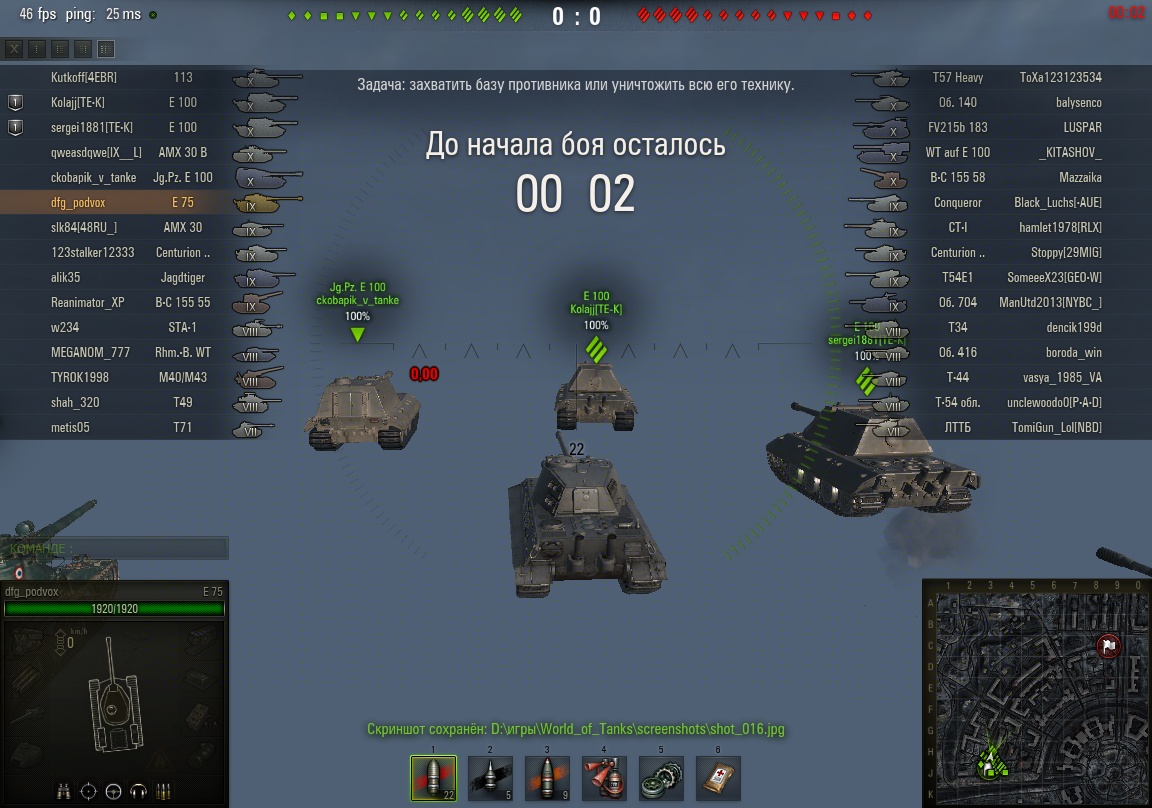Activate the repair kit with gears

(x=661, y=777)
